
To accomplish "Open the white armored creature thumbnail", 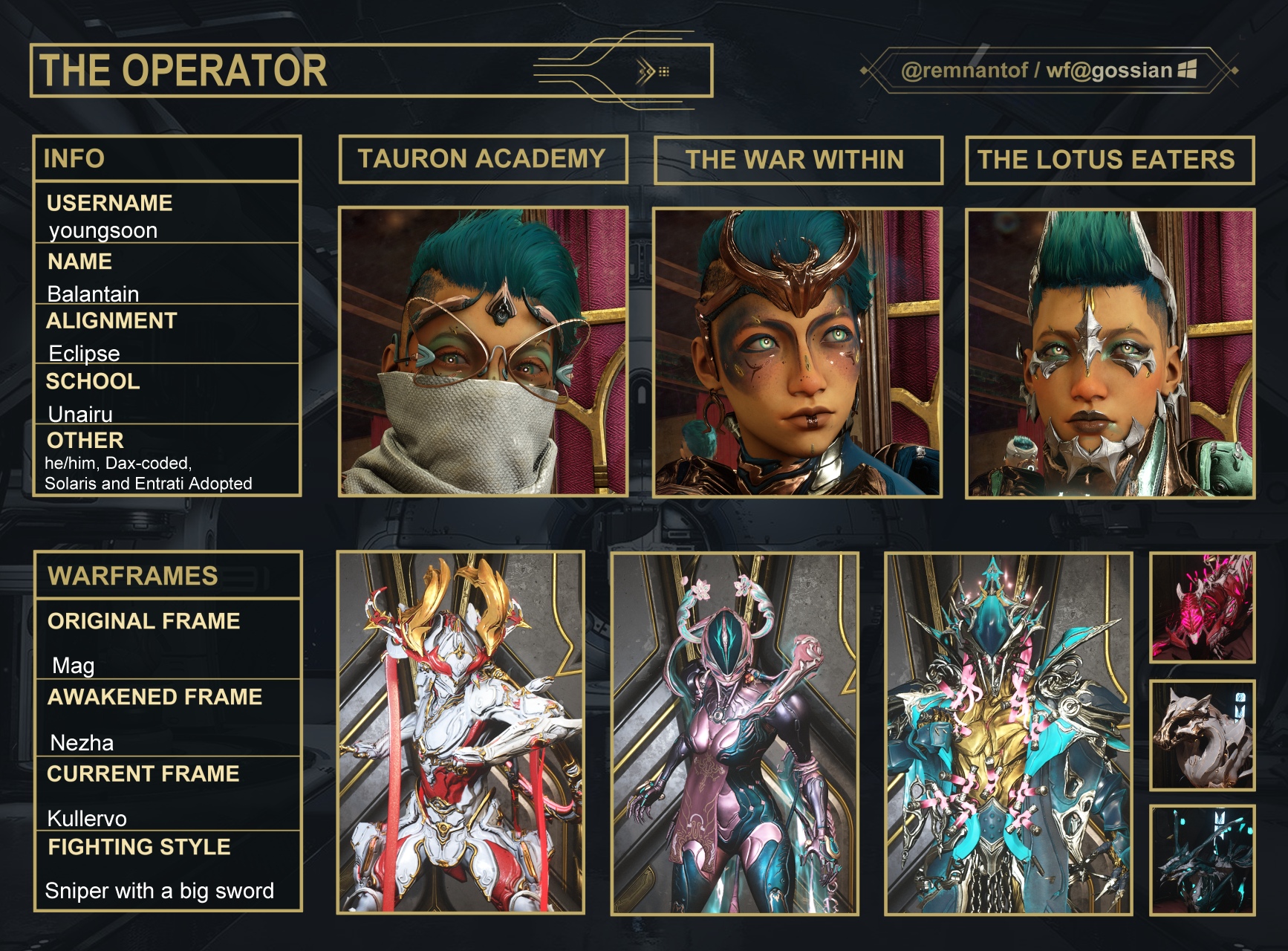I will (x=1202, y=735).
